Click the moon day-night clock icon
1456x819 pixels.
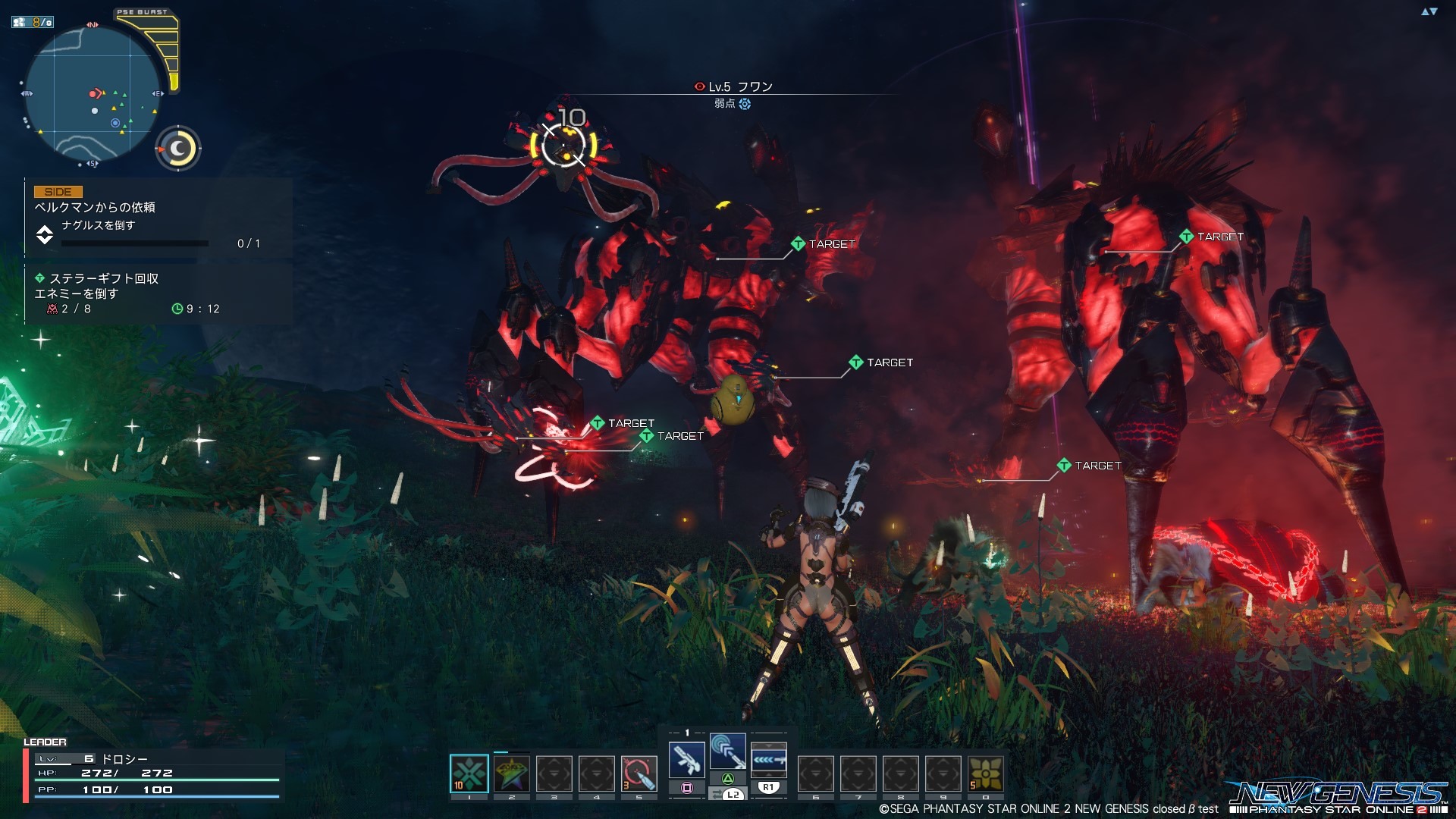coord(179,149)
